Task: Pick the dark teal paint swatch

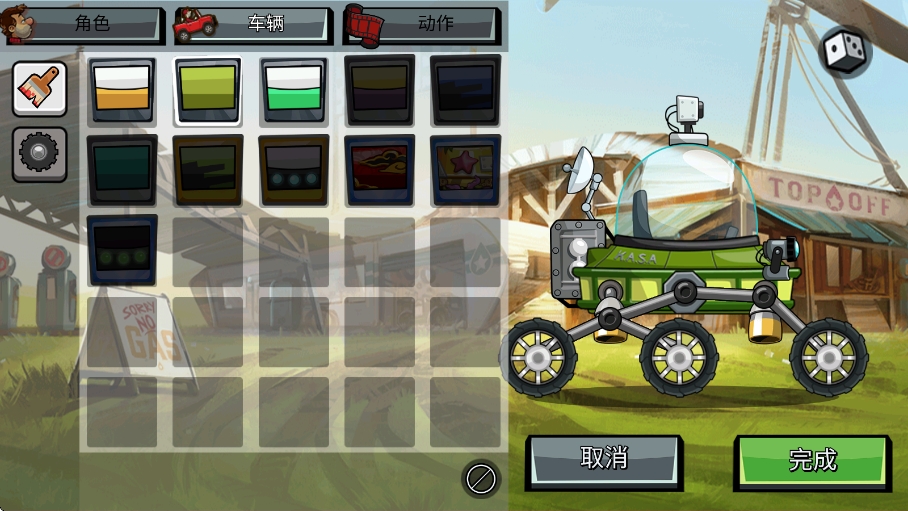Action: [122, 170]
